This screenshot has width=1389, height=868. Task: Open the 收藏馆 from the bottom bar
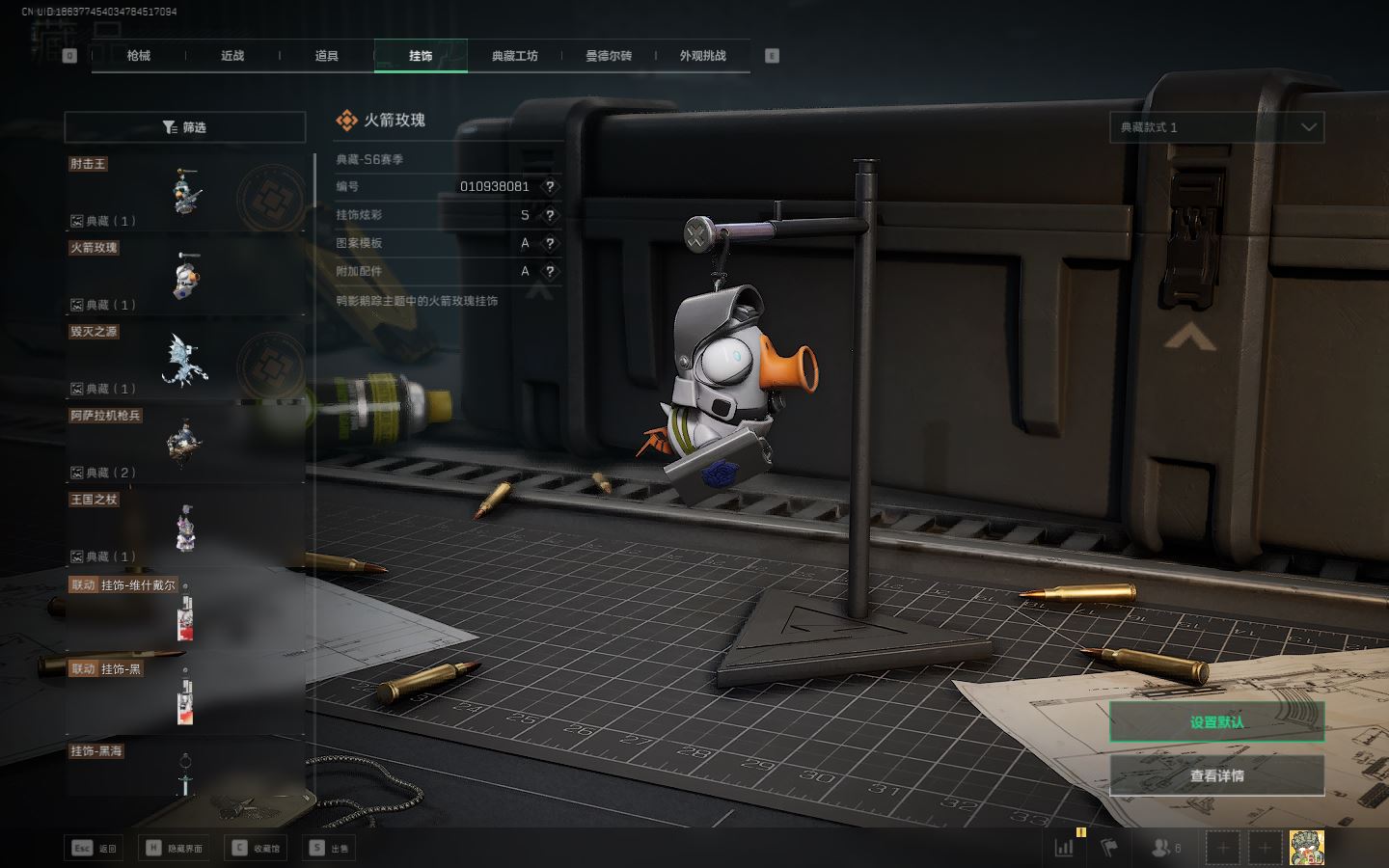click(256, 849)
